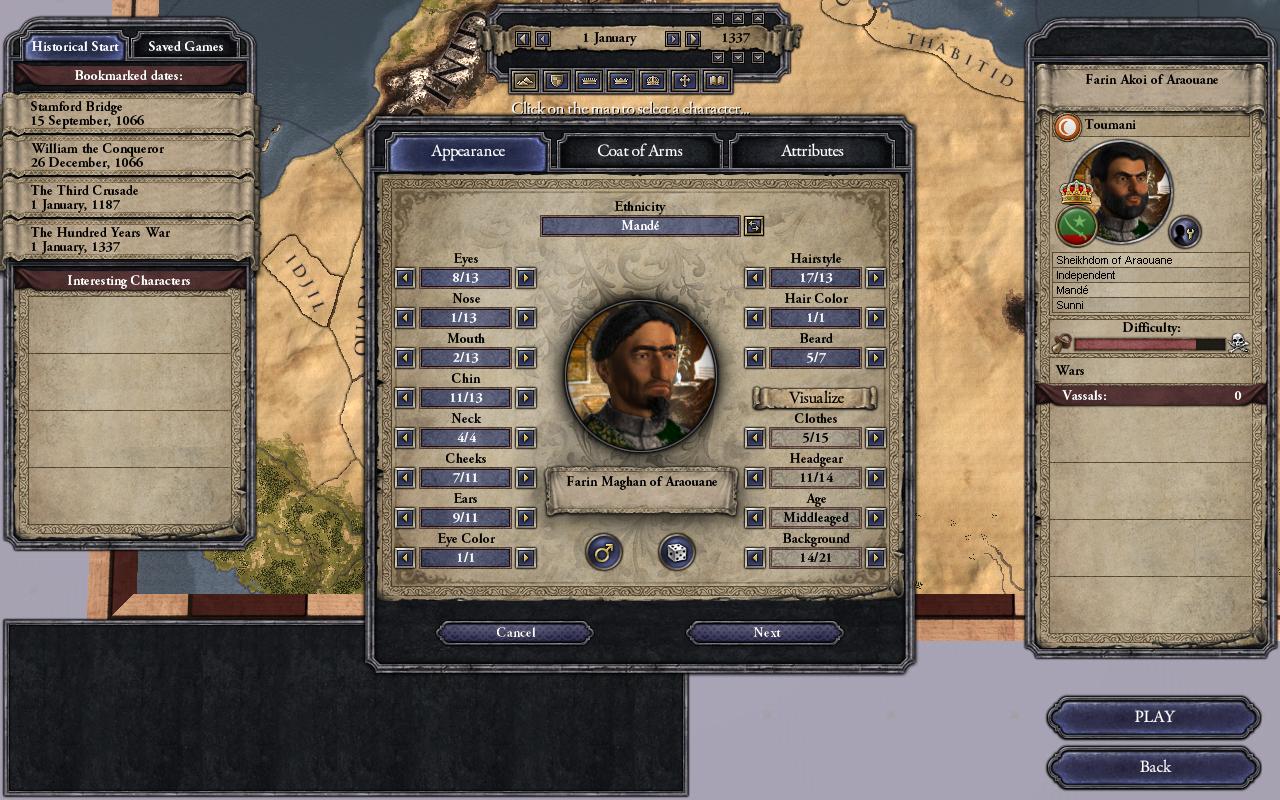Viewport: 1280px width, 800px height.
Task: Switch to the Coat of Arms tab
Action: [640, 151]
